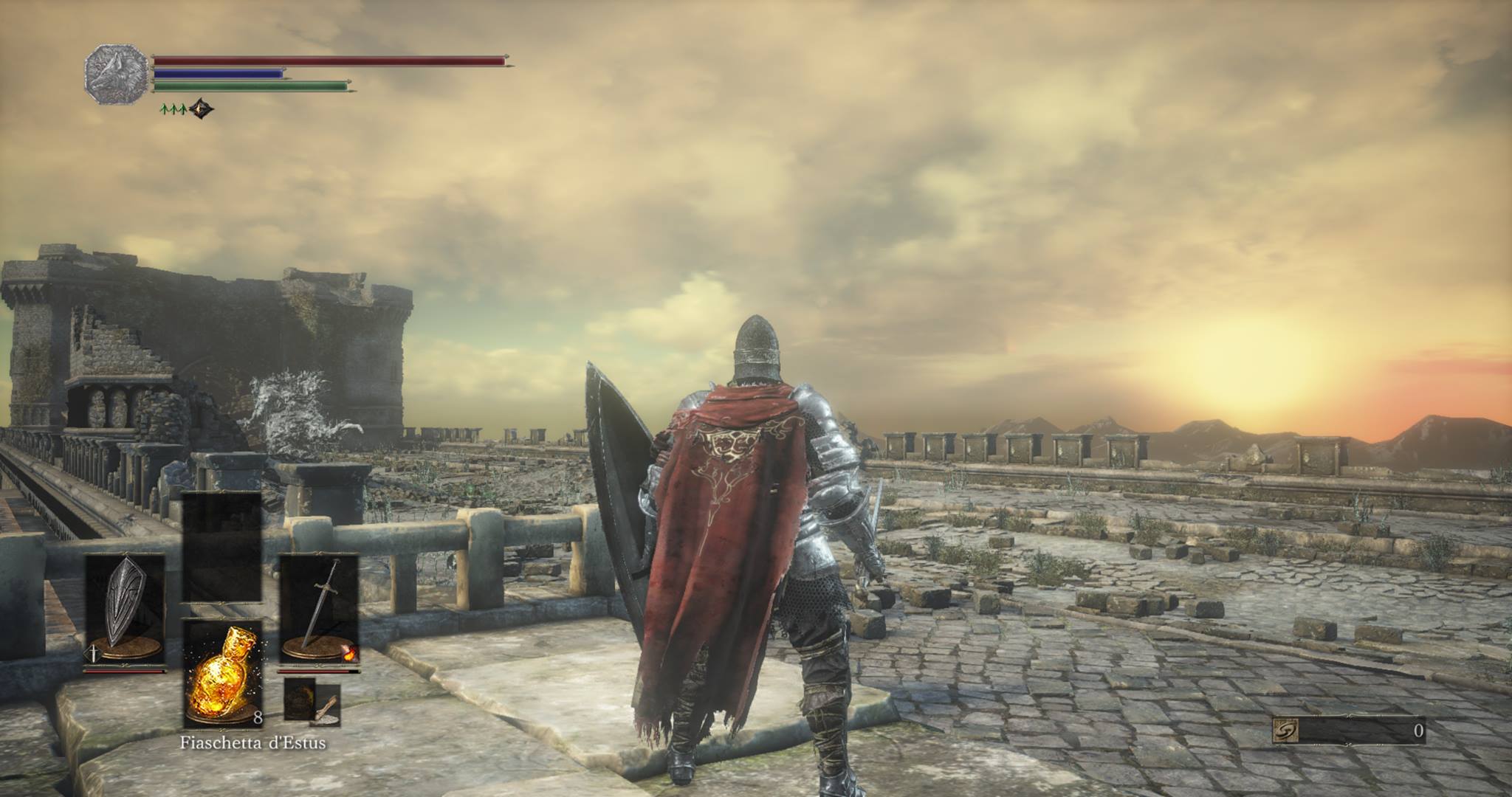Click the dark diamond lightning status icon
Image resolution: width=1512 pixels, height=797 pixels.
pyautogui.click(x=200, y=110)
